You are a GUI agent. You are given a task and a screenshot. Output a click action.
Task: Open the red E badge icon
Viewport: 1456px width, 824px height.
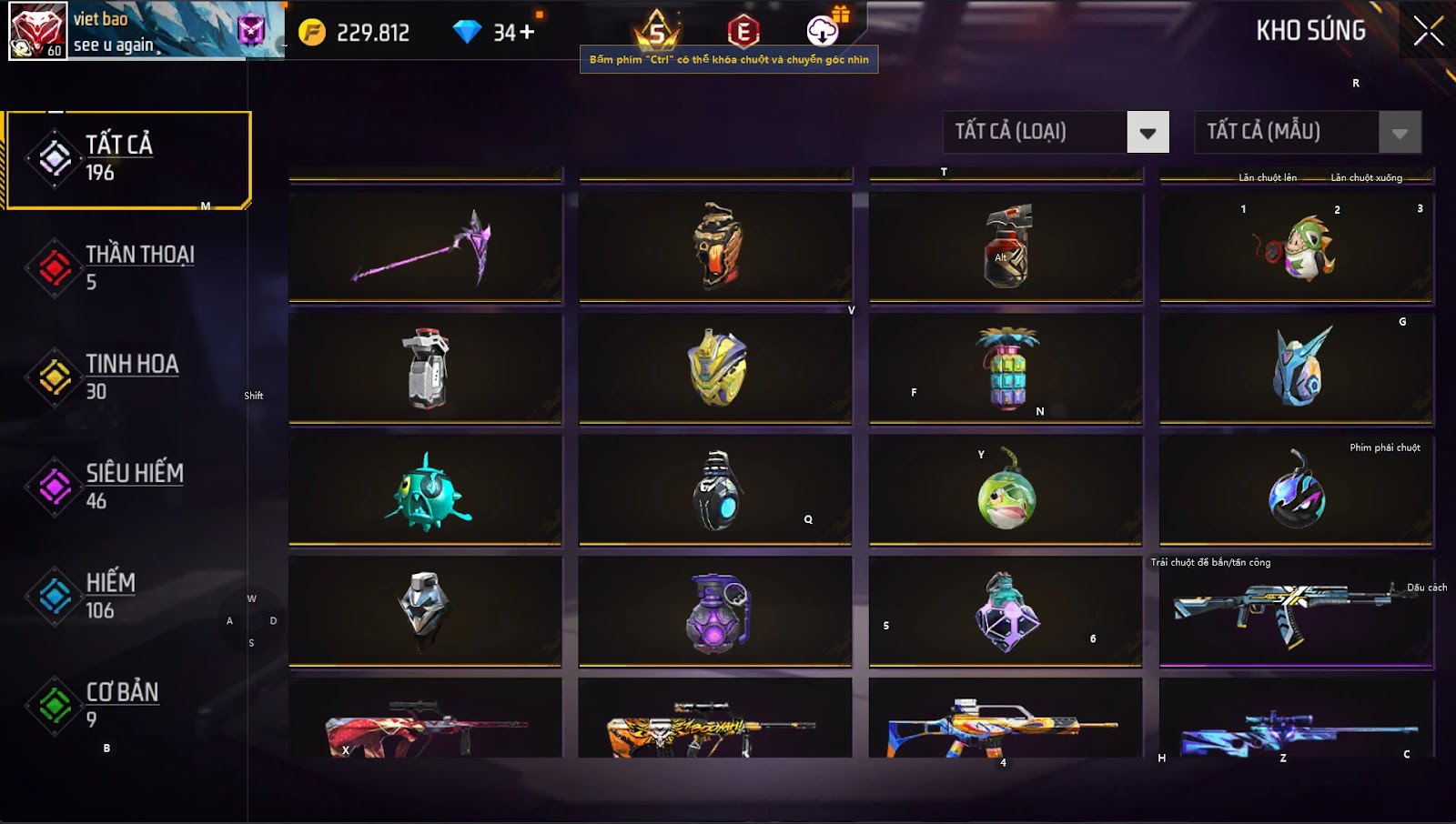point(743,32)
